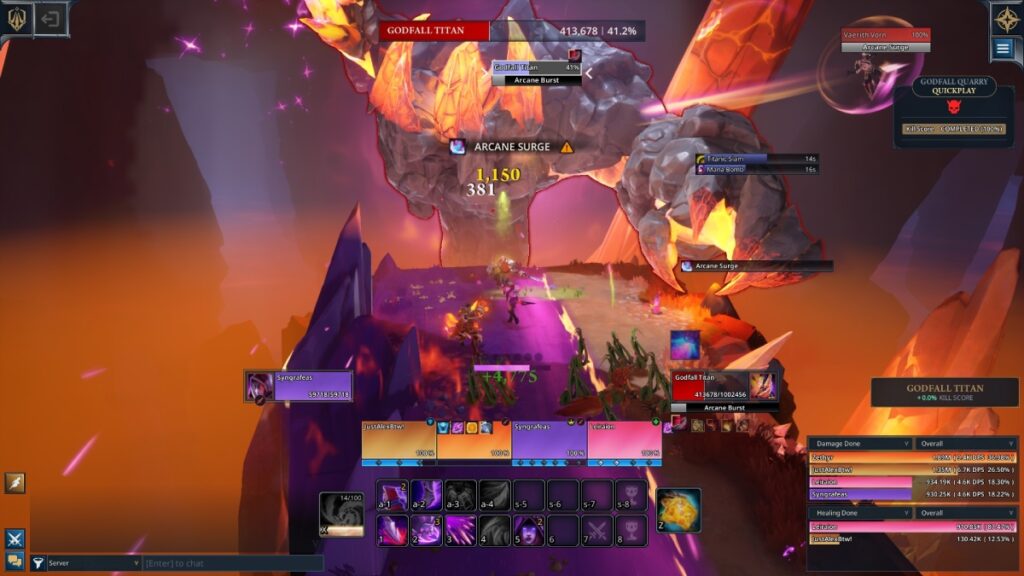
Task: Select the JustAlexBtw! party frame
Action: pos(398,441)
